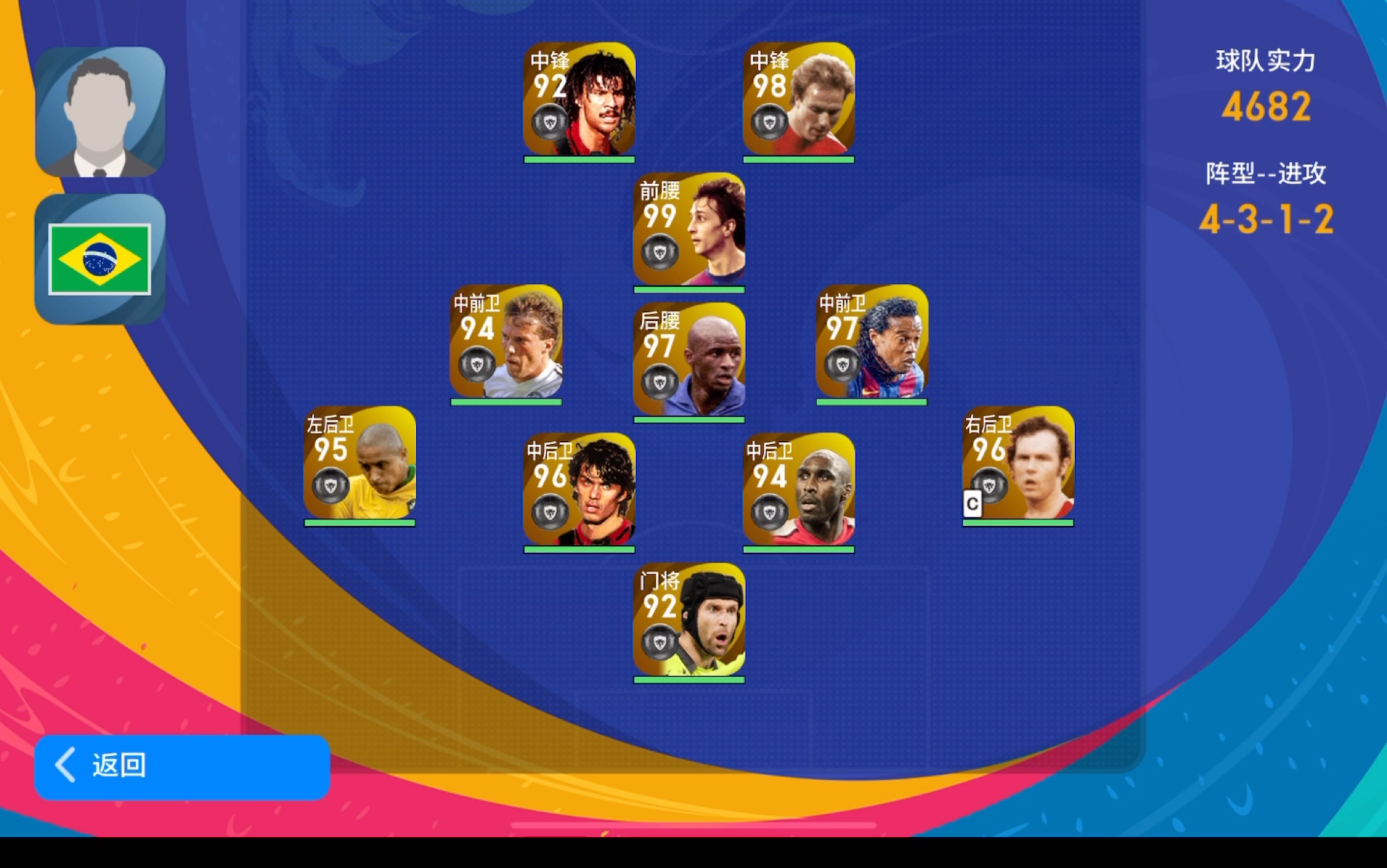Select the 94-rated 中后卫 centre back card

798,489
